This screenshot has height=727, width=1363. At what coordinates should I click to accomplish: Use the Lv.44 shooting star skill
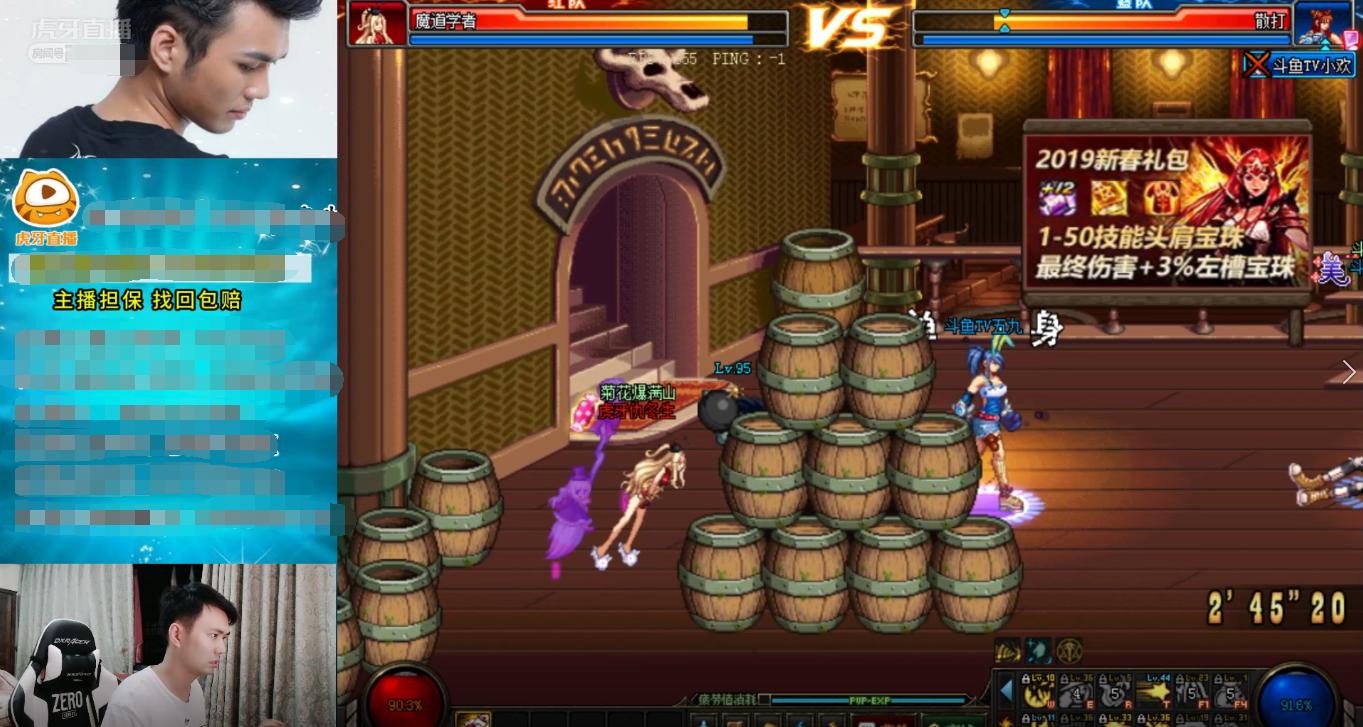(x=1153, y=691)
